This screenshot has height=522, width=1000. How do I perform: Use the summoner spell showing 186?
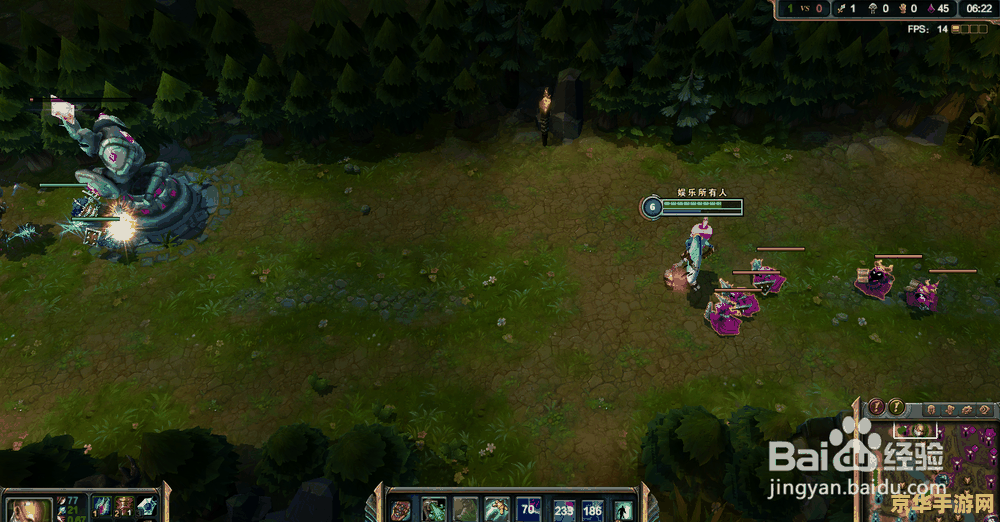593,510
